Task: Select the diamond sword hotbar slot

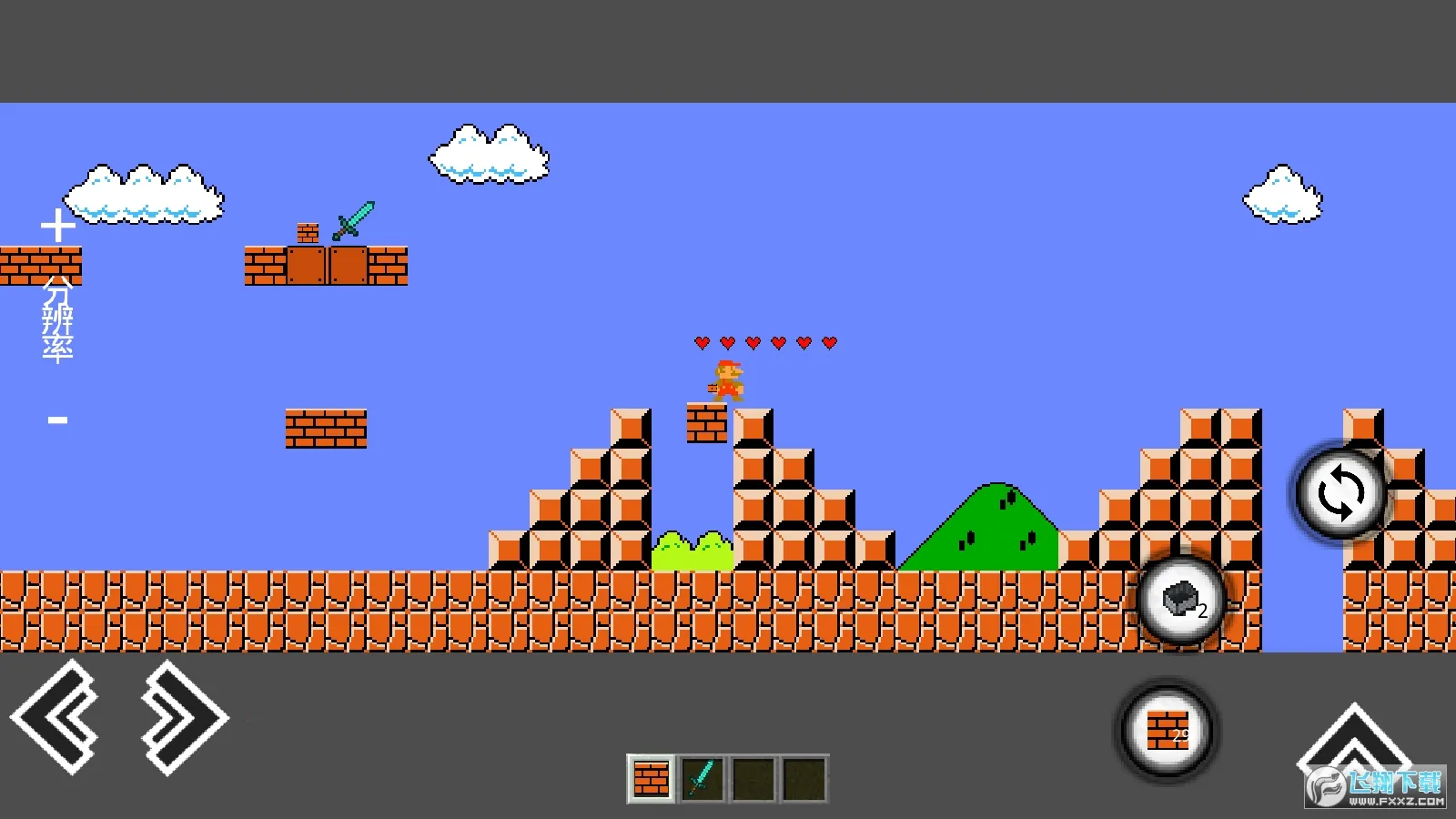Action: click(702, 779)
